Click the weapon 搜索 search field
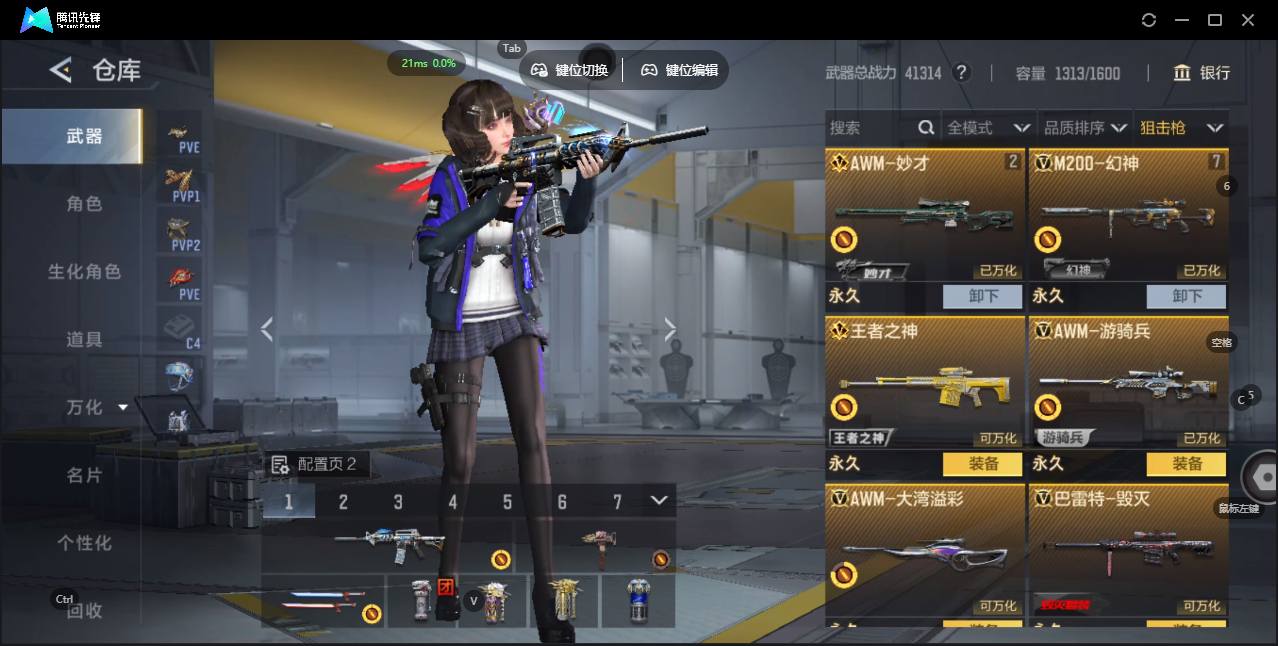The width and height of the screenshot is (1278, 646). [870, 128]
